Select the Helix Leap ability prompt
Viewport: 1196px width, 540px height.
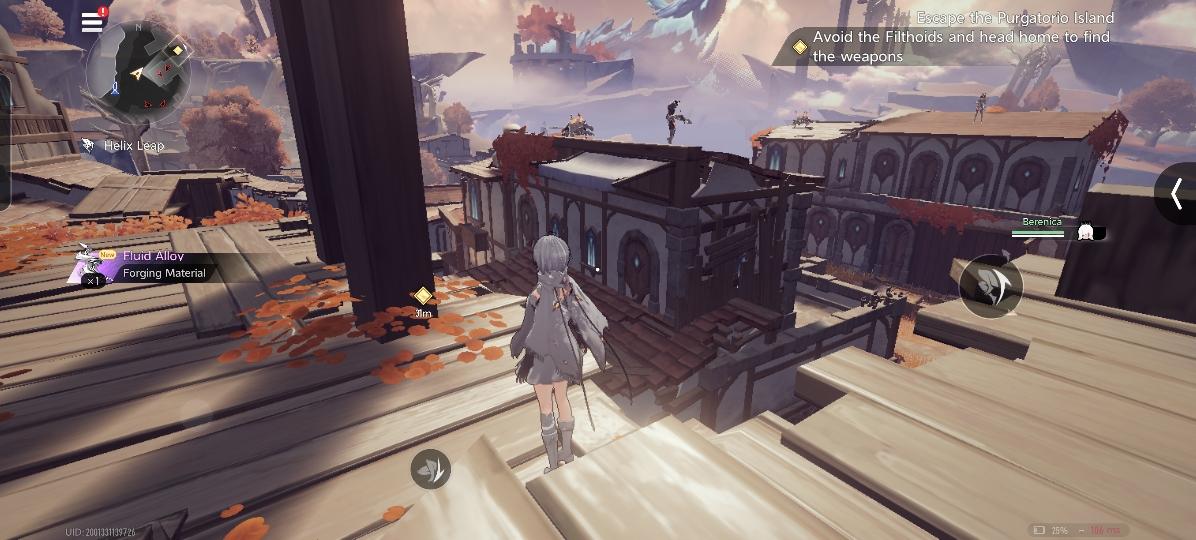coord(124,146)
